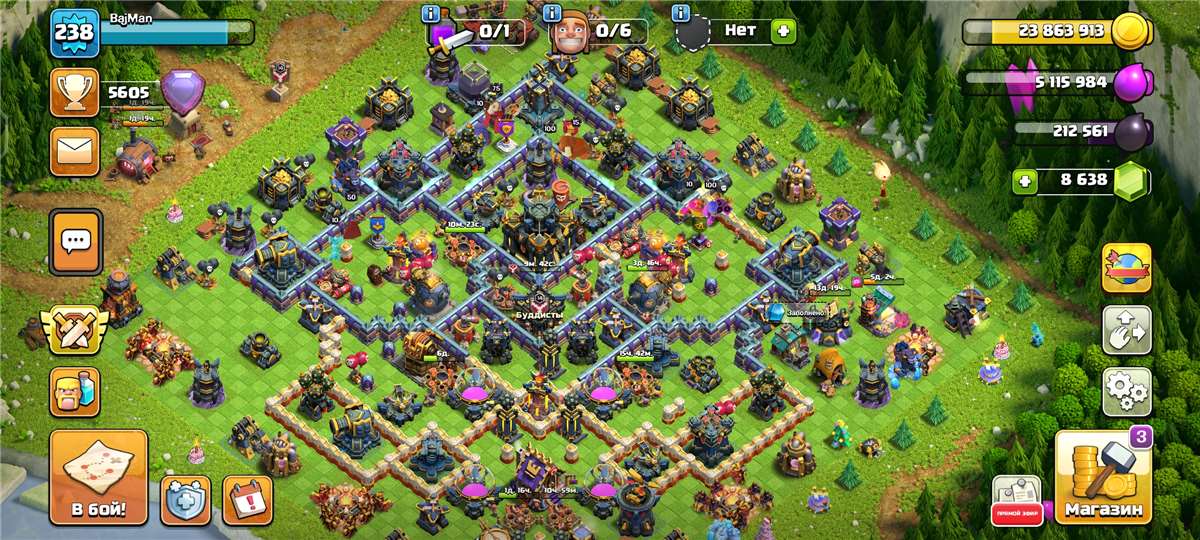1200x540 pixels.
Task: Show info for the laboratory 0/1 counter
Action: tap(431, 14)
